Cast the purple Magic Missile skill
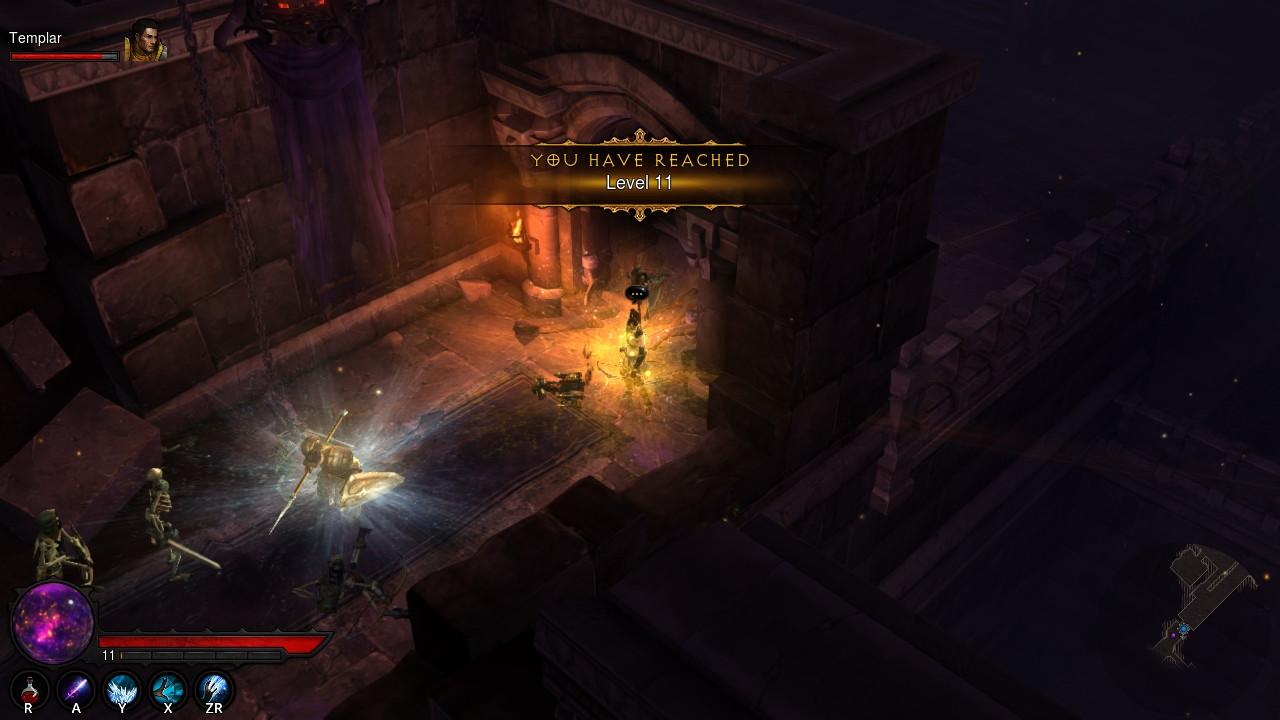 pyautogui.click(x=76, y=689)
